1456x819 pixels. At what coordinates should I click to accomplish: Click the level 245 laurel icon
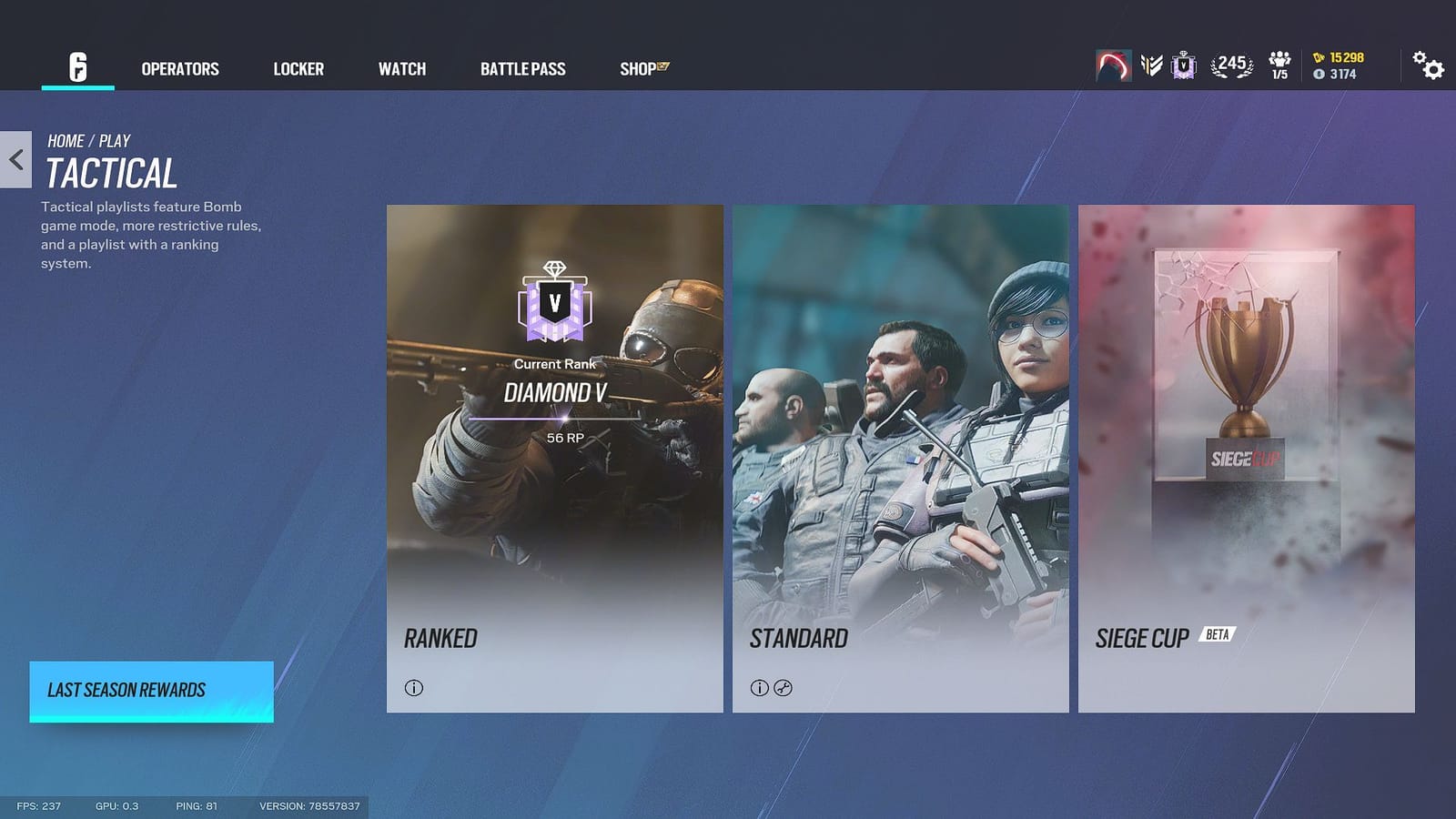tap(1230, 66)
